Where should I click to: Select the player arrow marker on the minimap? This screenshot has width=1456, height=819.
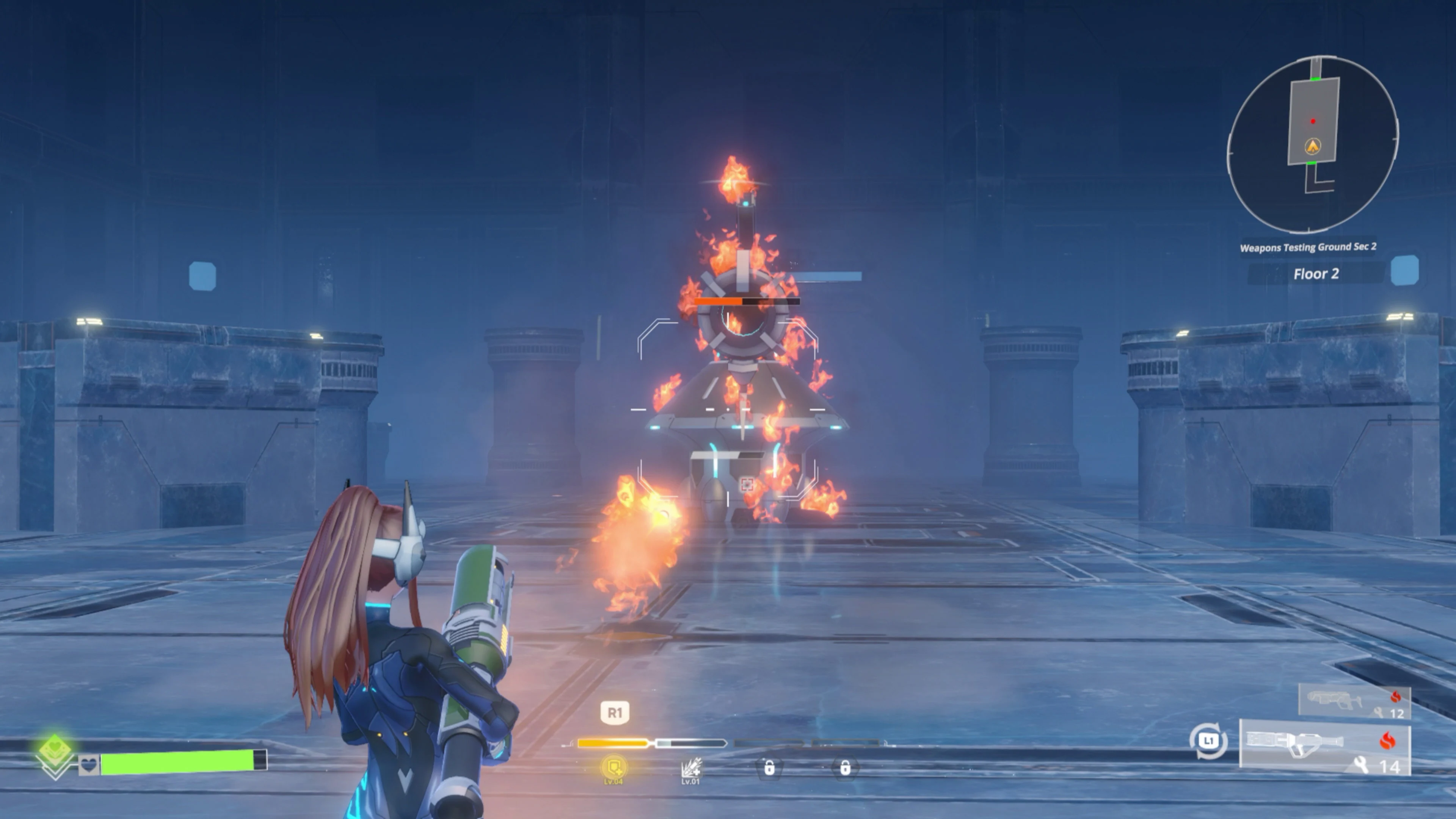click(x=1312, y=146)
